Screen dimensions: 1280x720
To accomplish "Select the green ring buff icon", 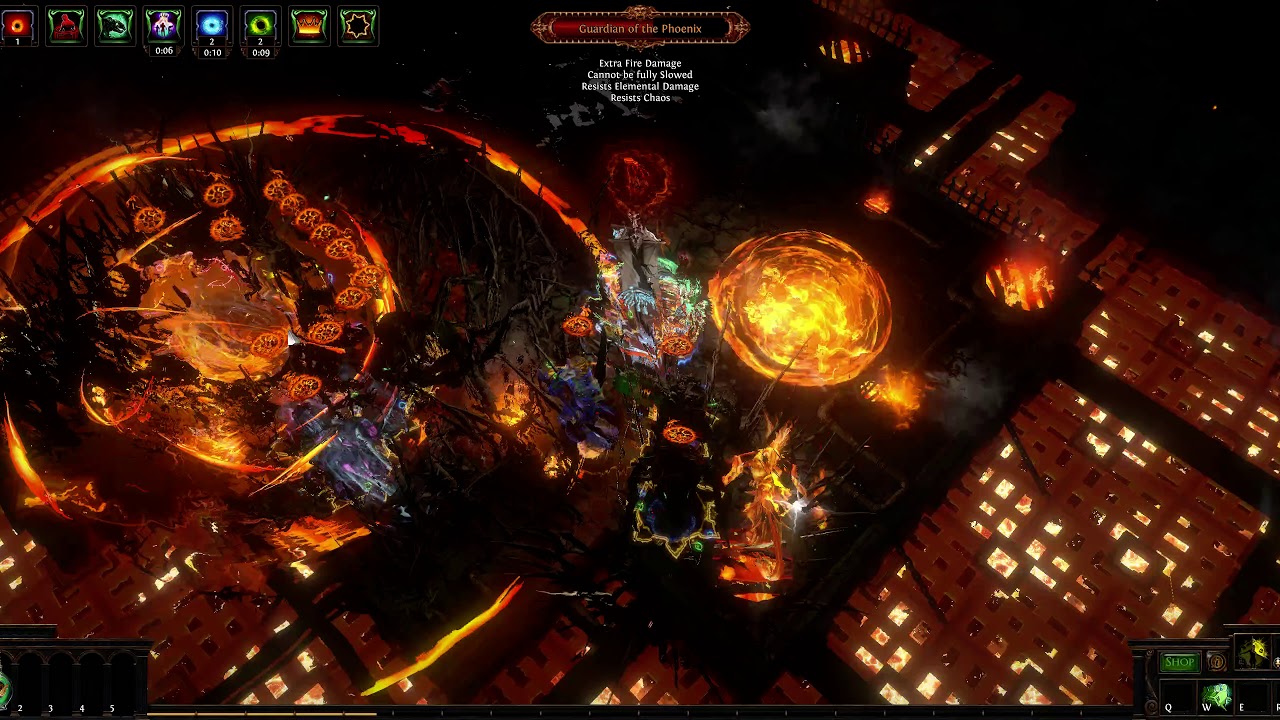I will (261, 26).
